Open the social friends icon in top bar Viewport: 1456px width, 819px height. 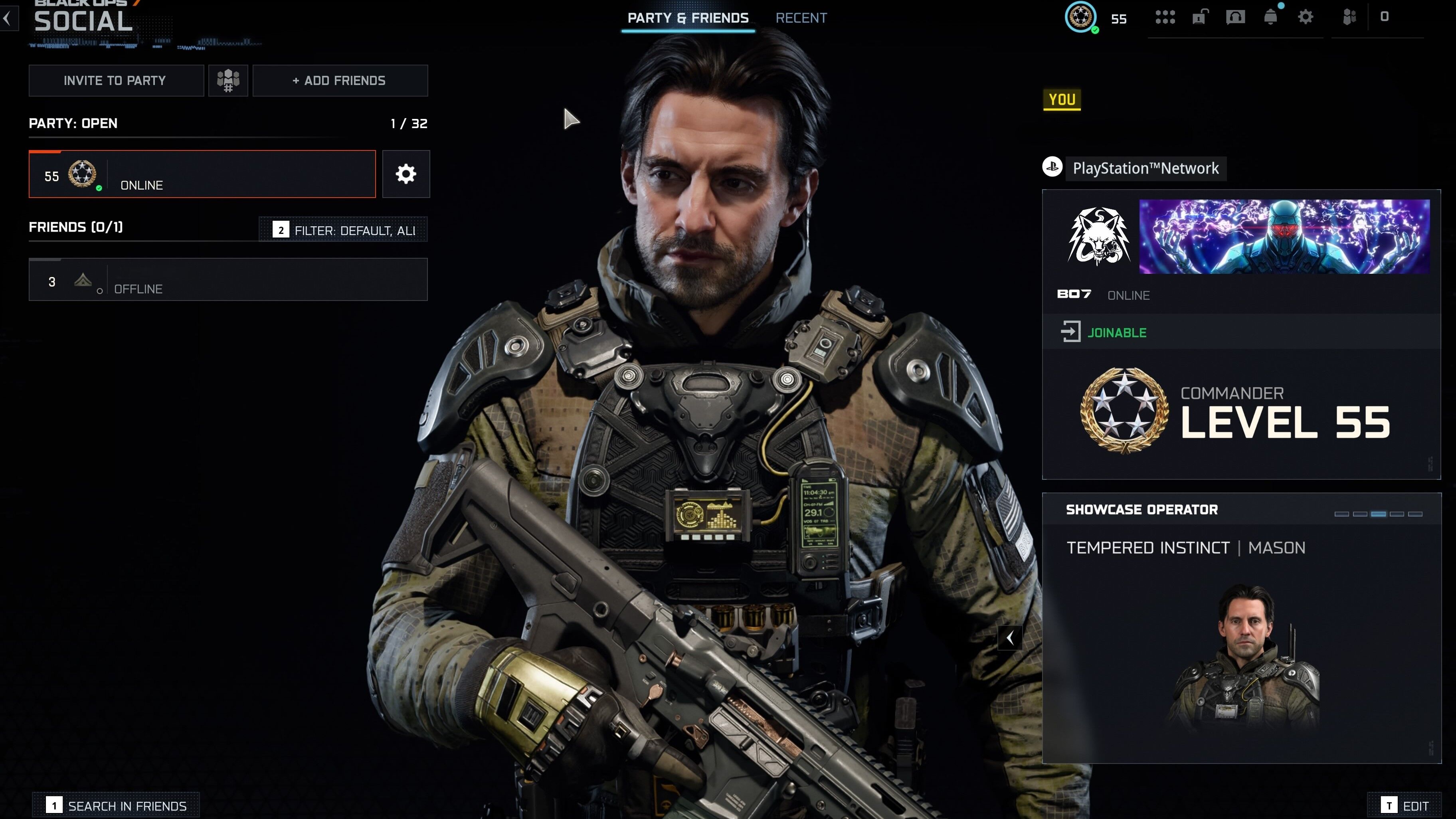[1349, 18]
